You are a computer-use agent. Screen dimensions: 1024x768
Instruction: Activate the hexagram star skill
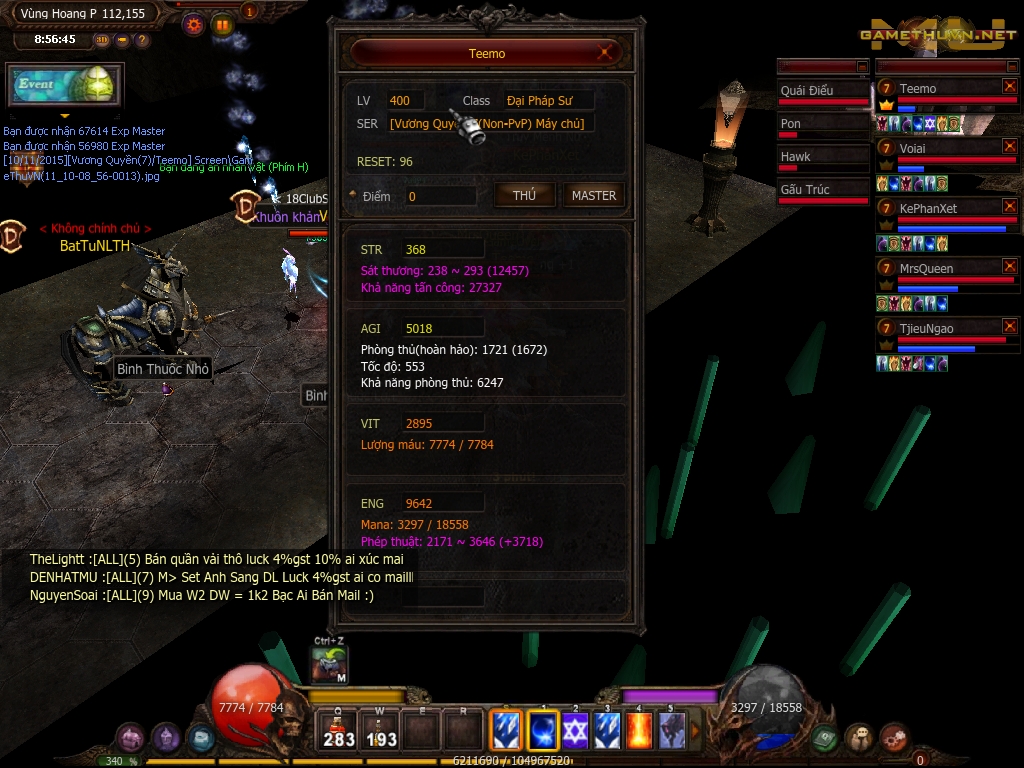pos(575,730)
